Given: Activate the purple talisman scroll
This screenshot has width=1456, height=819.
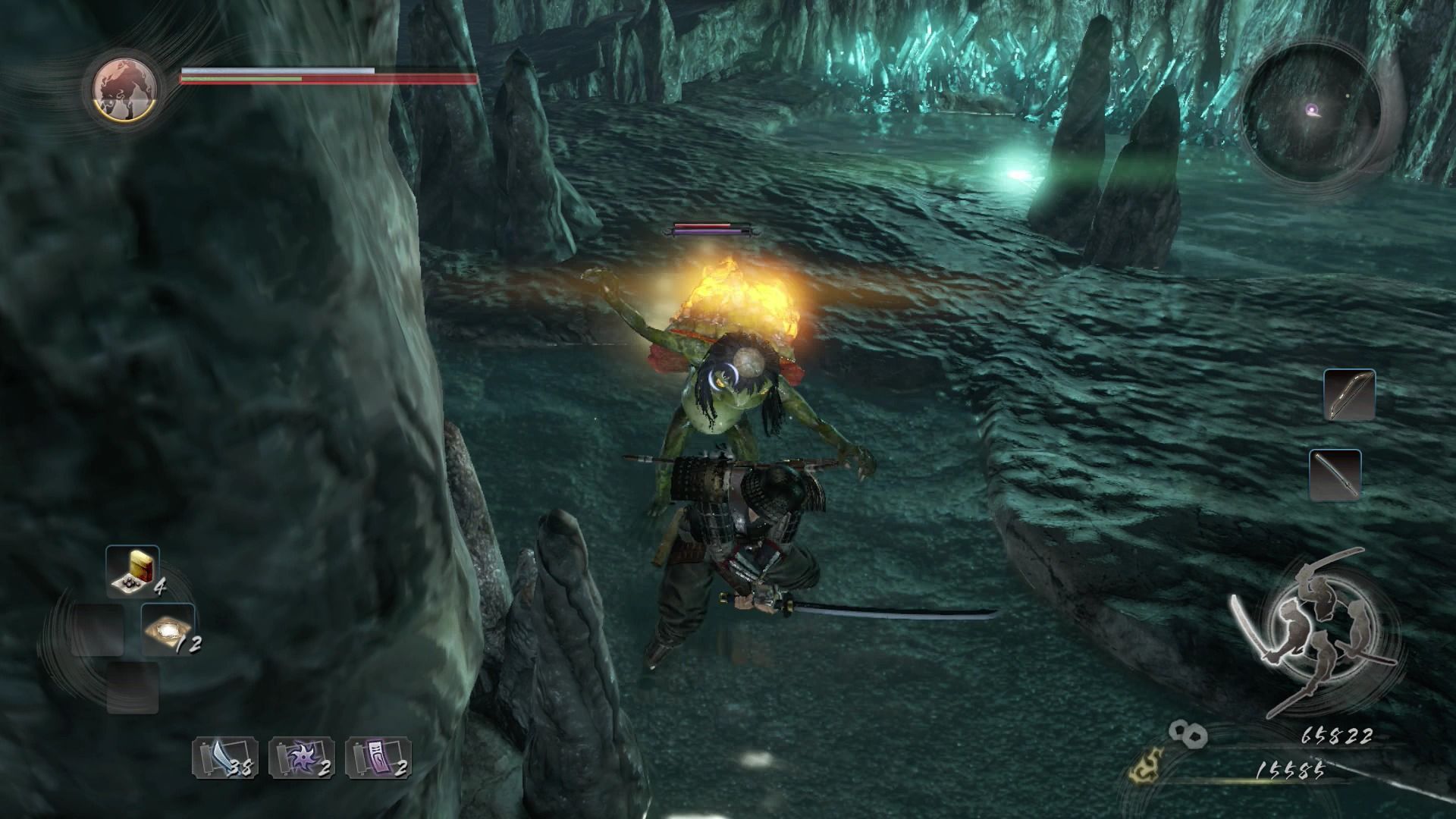Looking at the screenshot, I should [378, 757].
